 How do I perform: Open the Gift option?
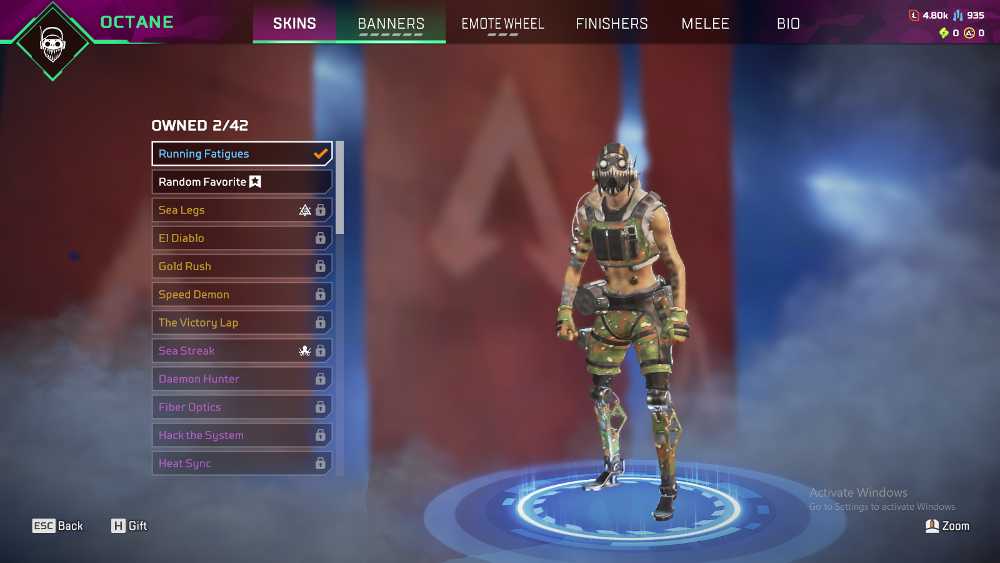click(x=129, y=526)
